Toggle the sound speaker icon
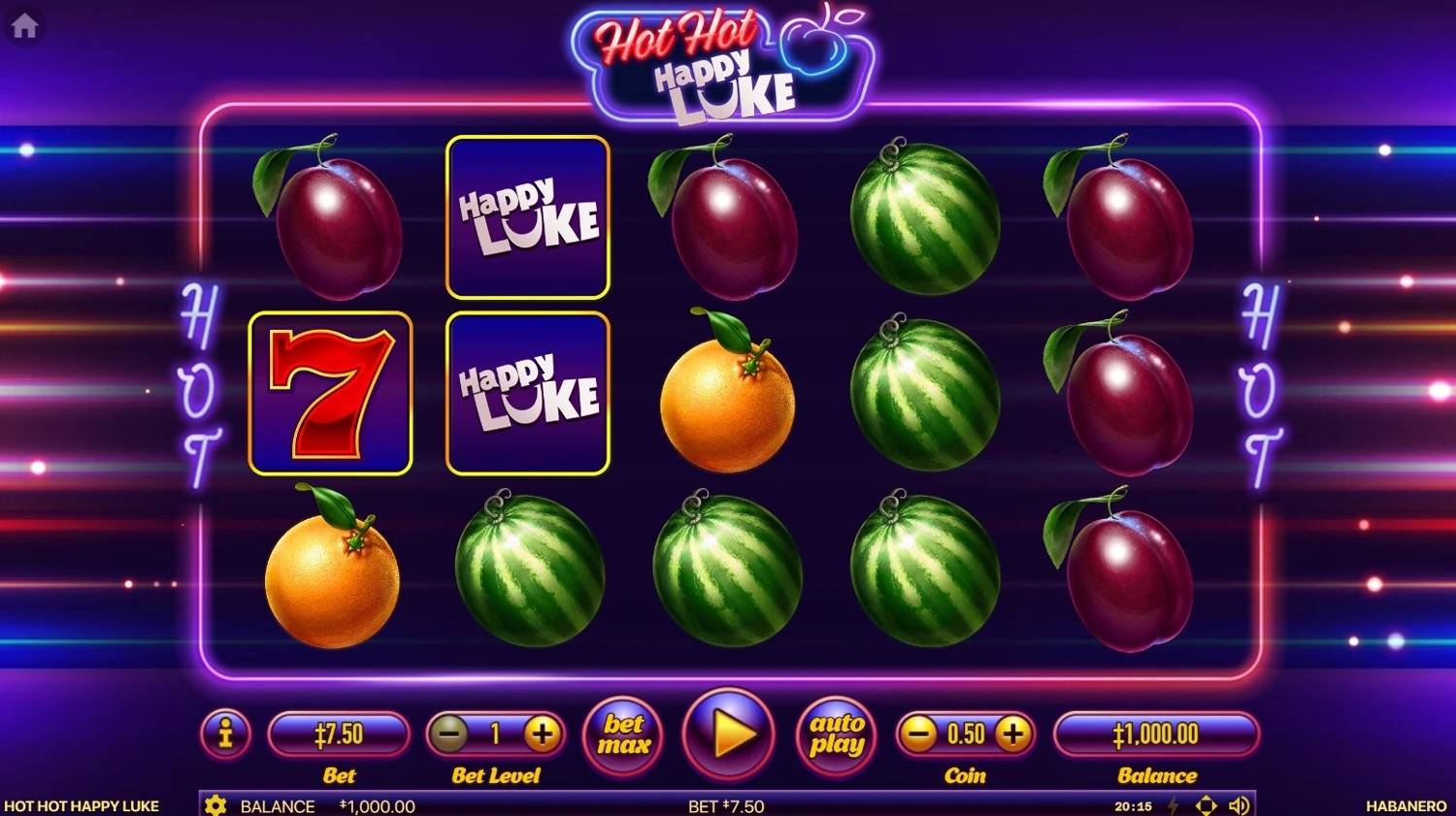Viewport: 1456px width, 816px height. point(1239,805)
